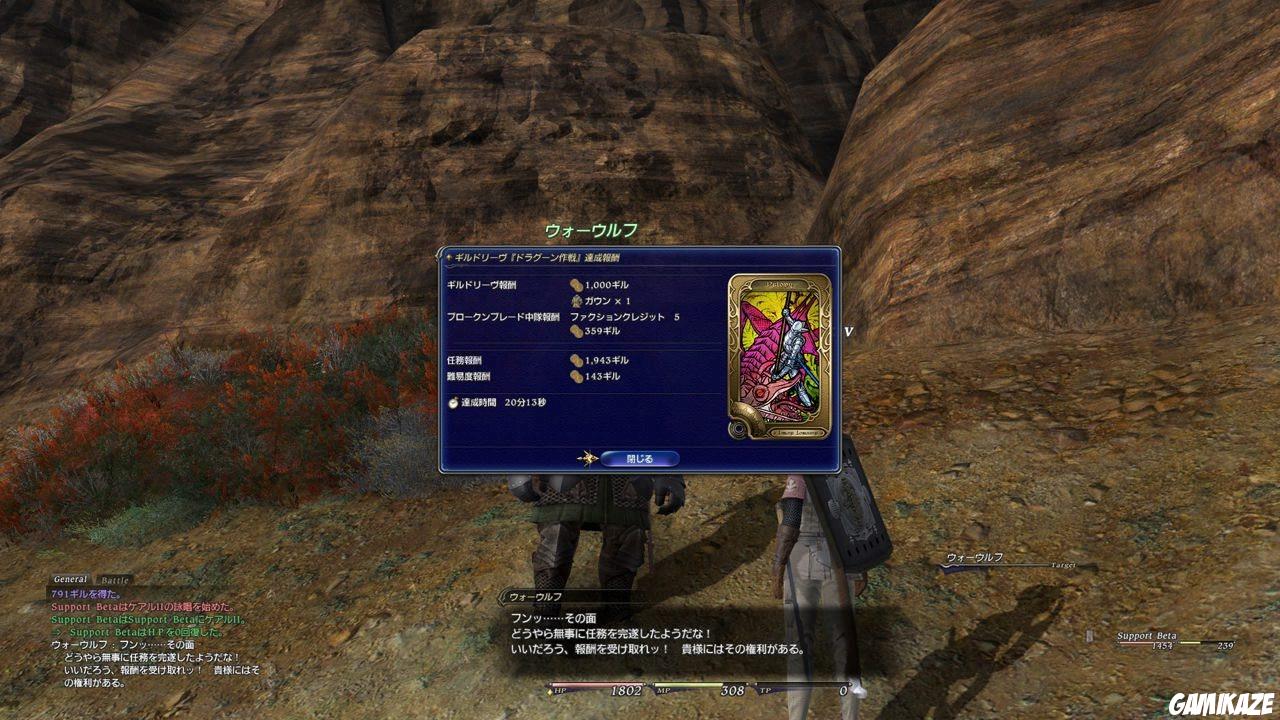Click the sparkle icon left of 閉じる
This screenshot has width=1280, height=720.
pyautogui.click(x=587, y=458)
